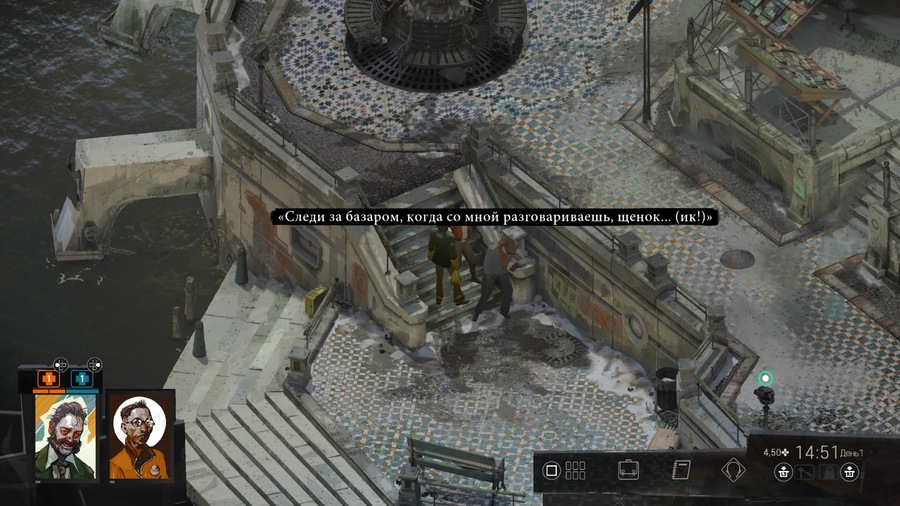Use the orange health healing item
Image resolution: width=900 pixels, height=506 pixels.
(47, 378)
